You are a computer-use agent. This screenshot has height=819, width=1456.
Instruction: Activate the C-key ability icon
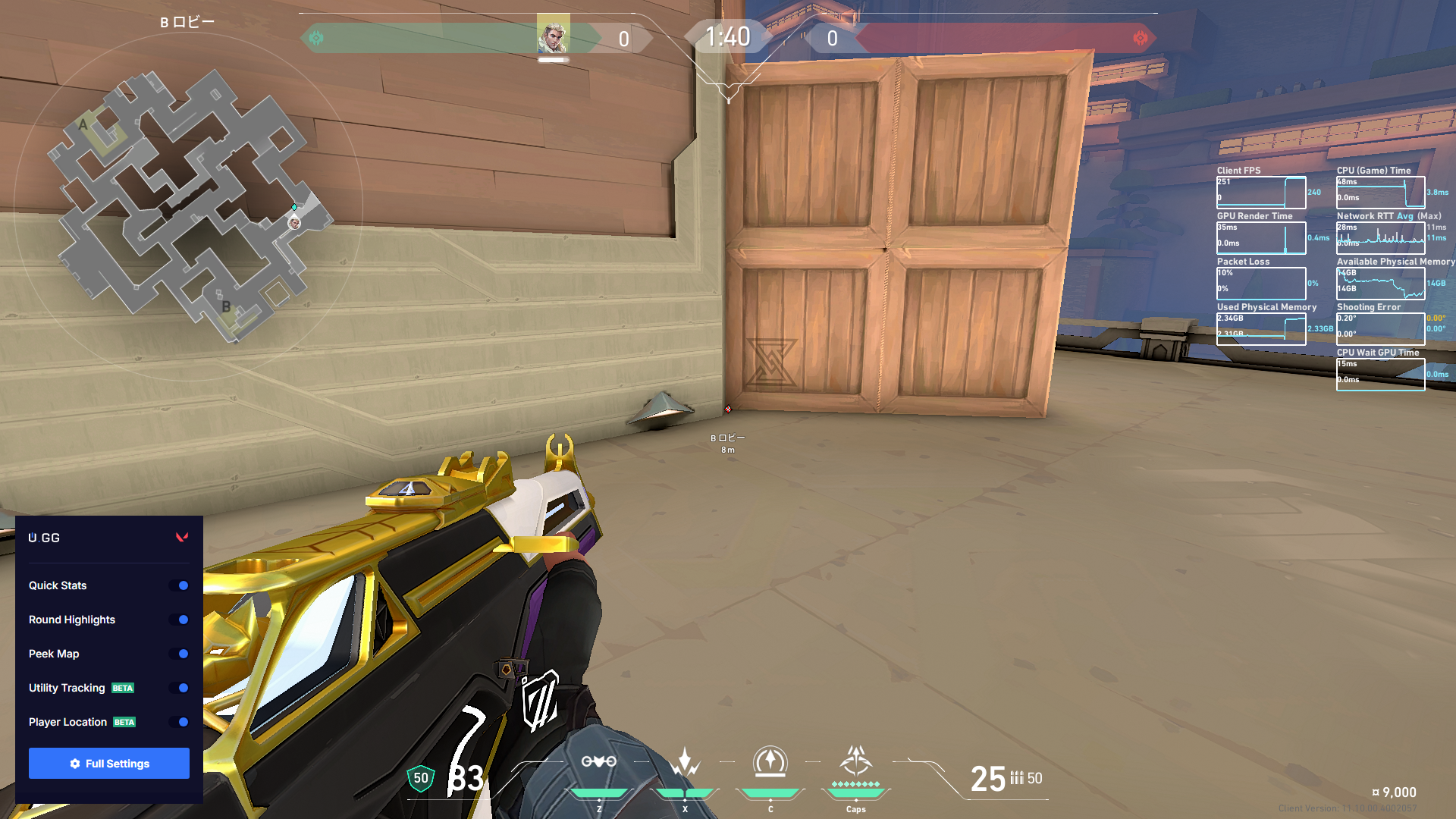pyautogui.click(x=770, y=762)
